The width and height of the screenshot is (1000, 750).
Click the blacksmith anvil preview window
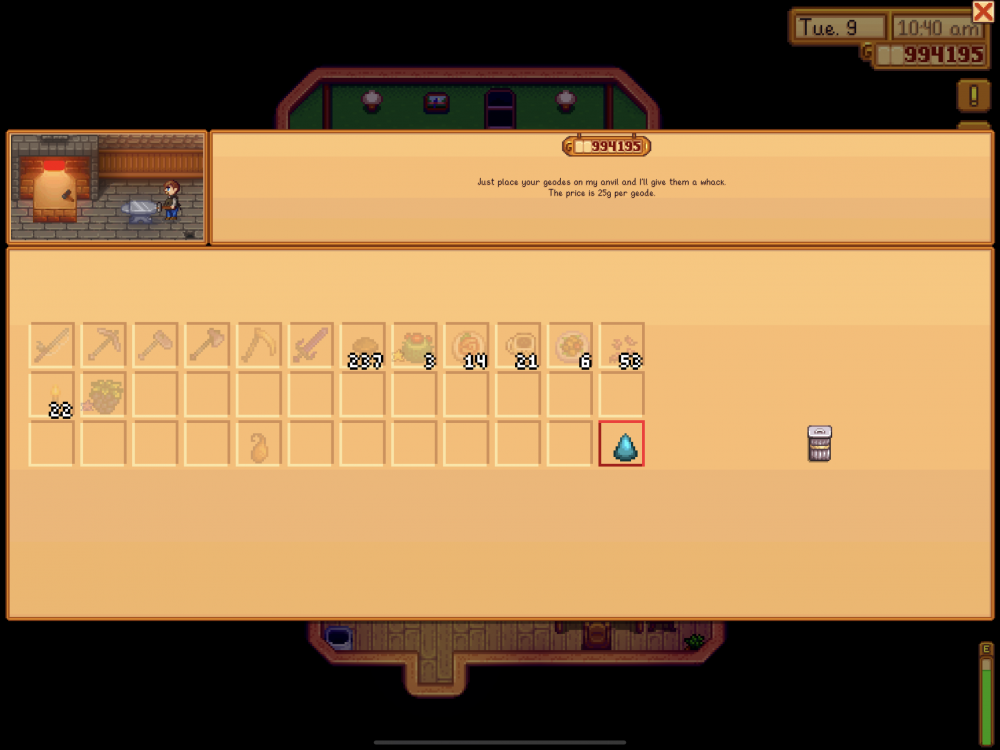point(108,187)
